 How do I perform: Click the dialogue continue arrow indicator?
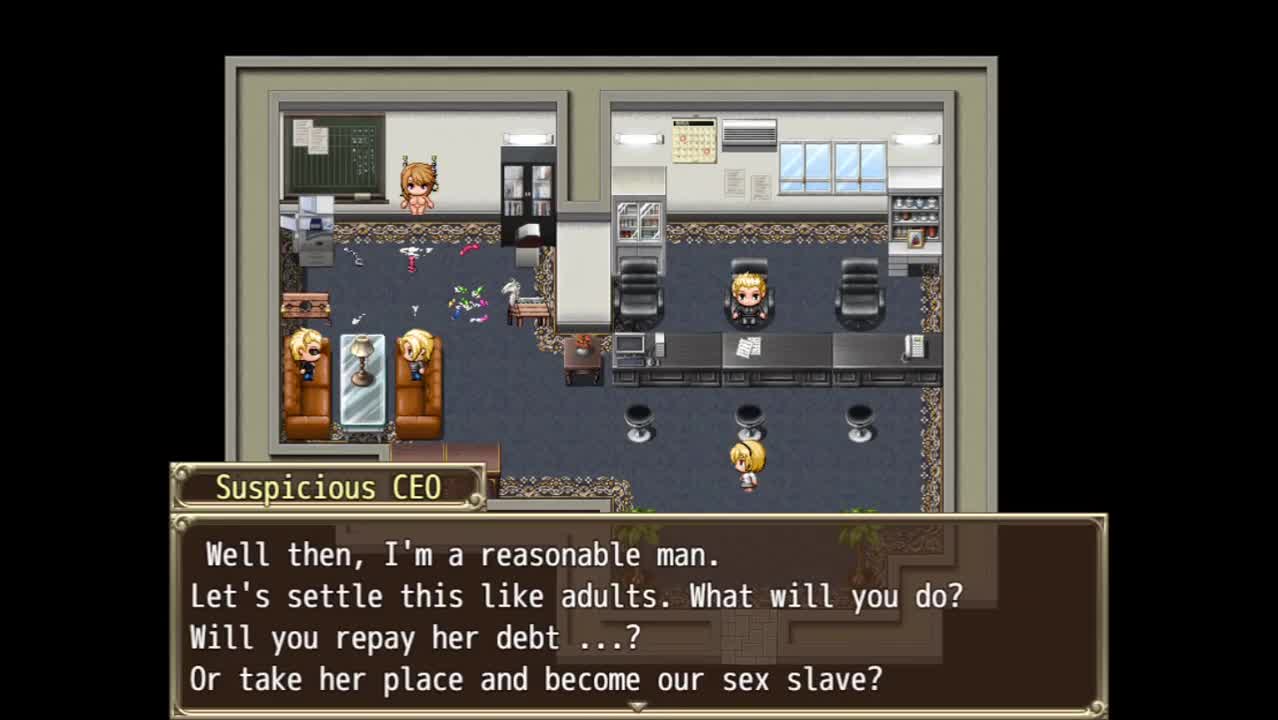pos(637,706)
